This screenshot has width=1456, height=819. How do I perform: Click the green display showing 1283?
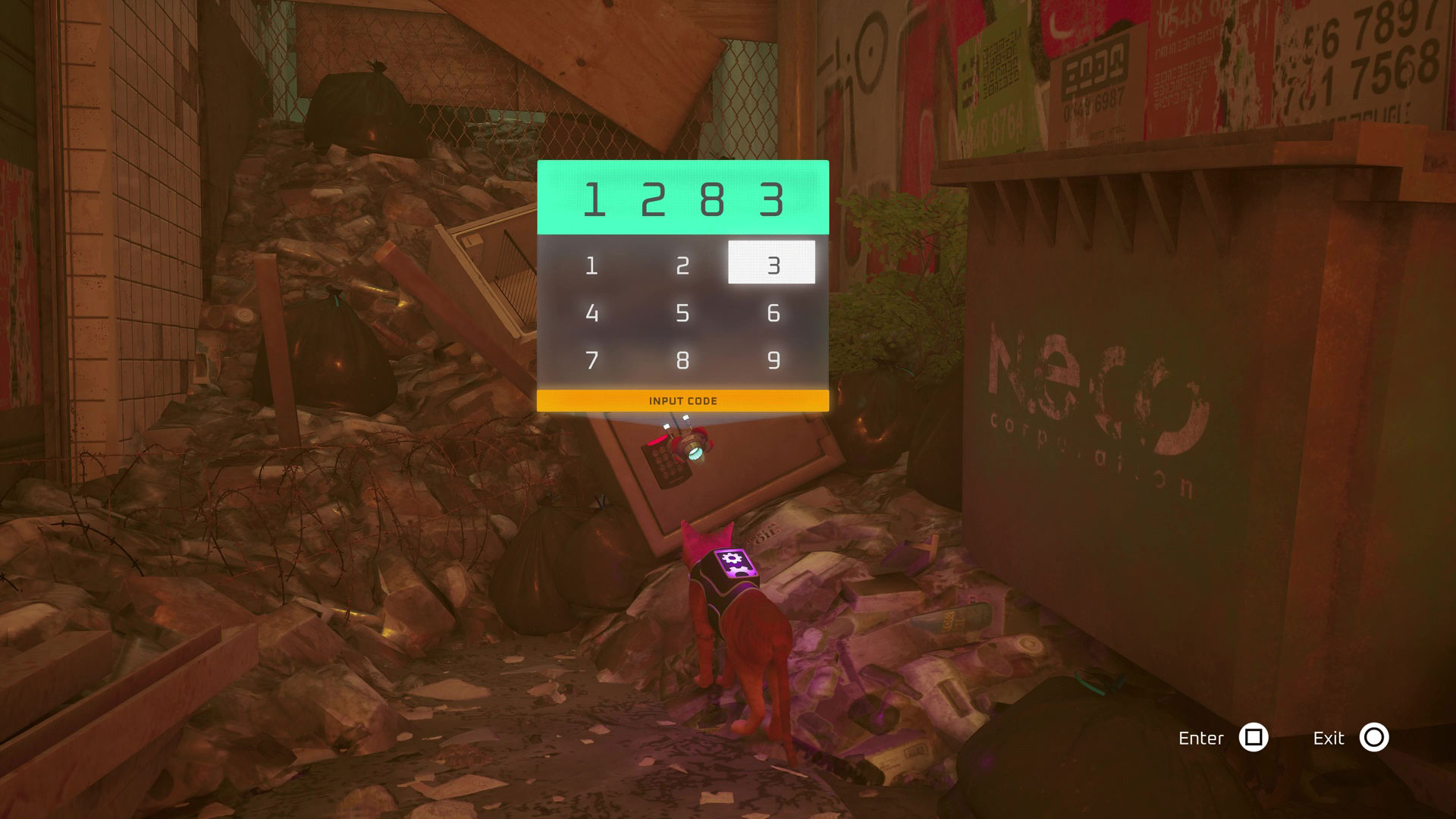[x=682, y=196]
